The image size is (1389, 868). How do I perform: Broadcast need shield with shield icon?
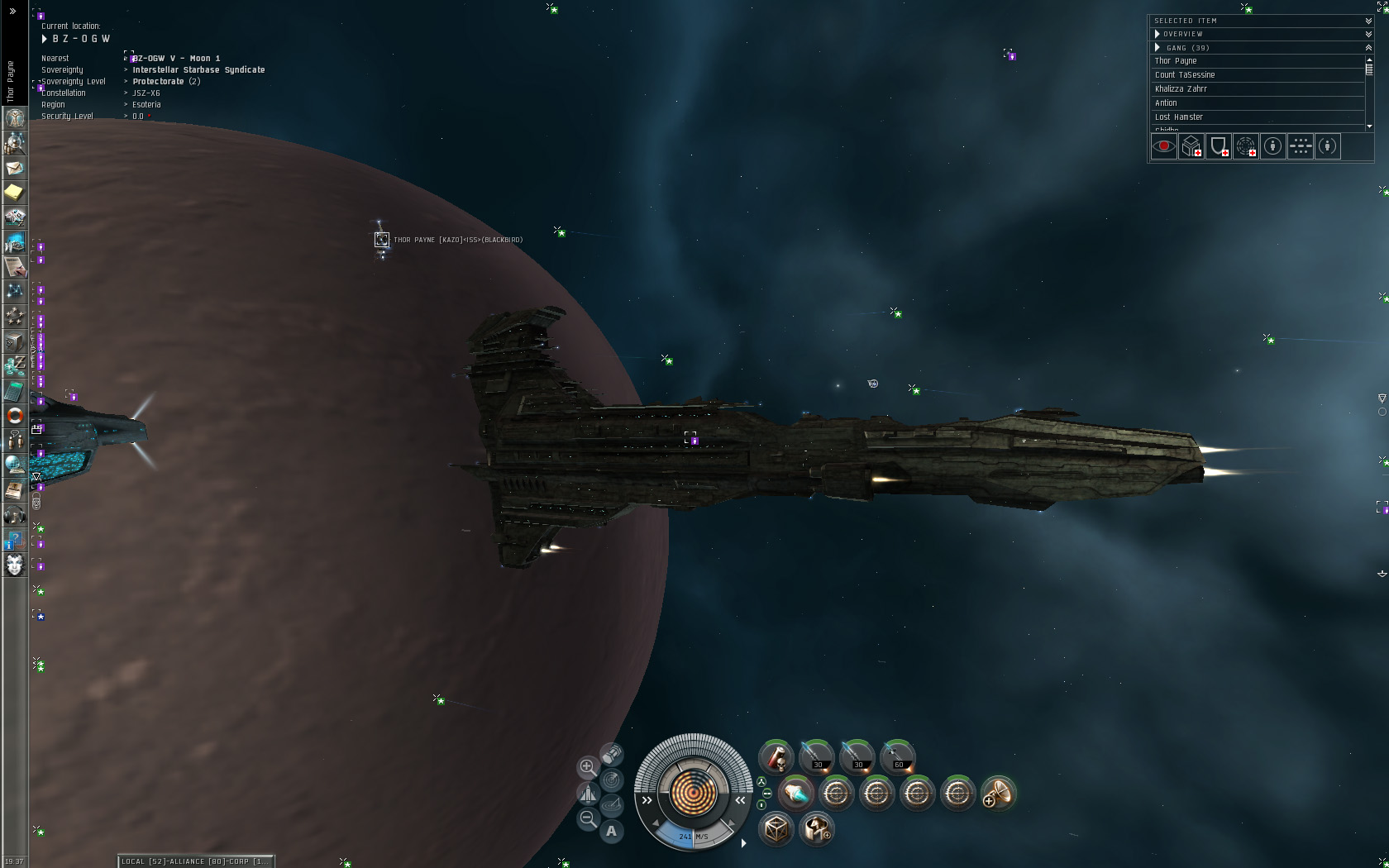1218,147
